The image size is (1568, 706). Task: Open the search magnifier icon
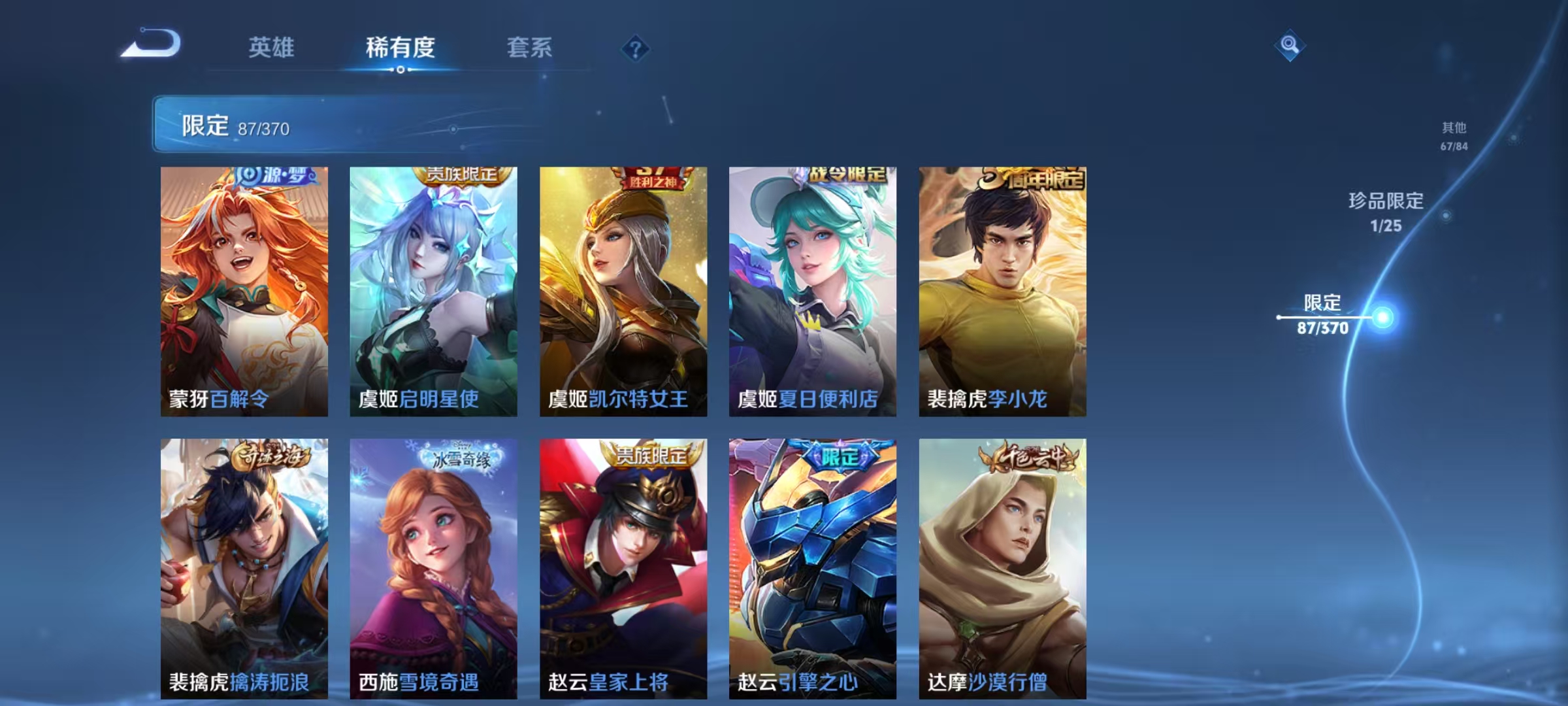[1288, 46]
